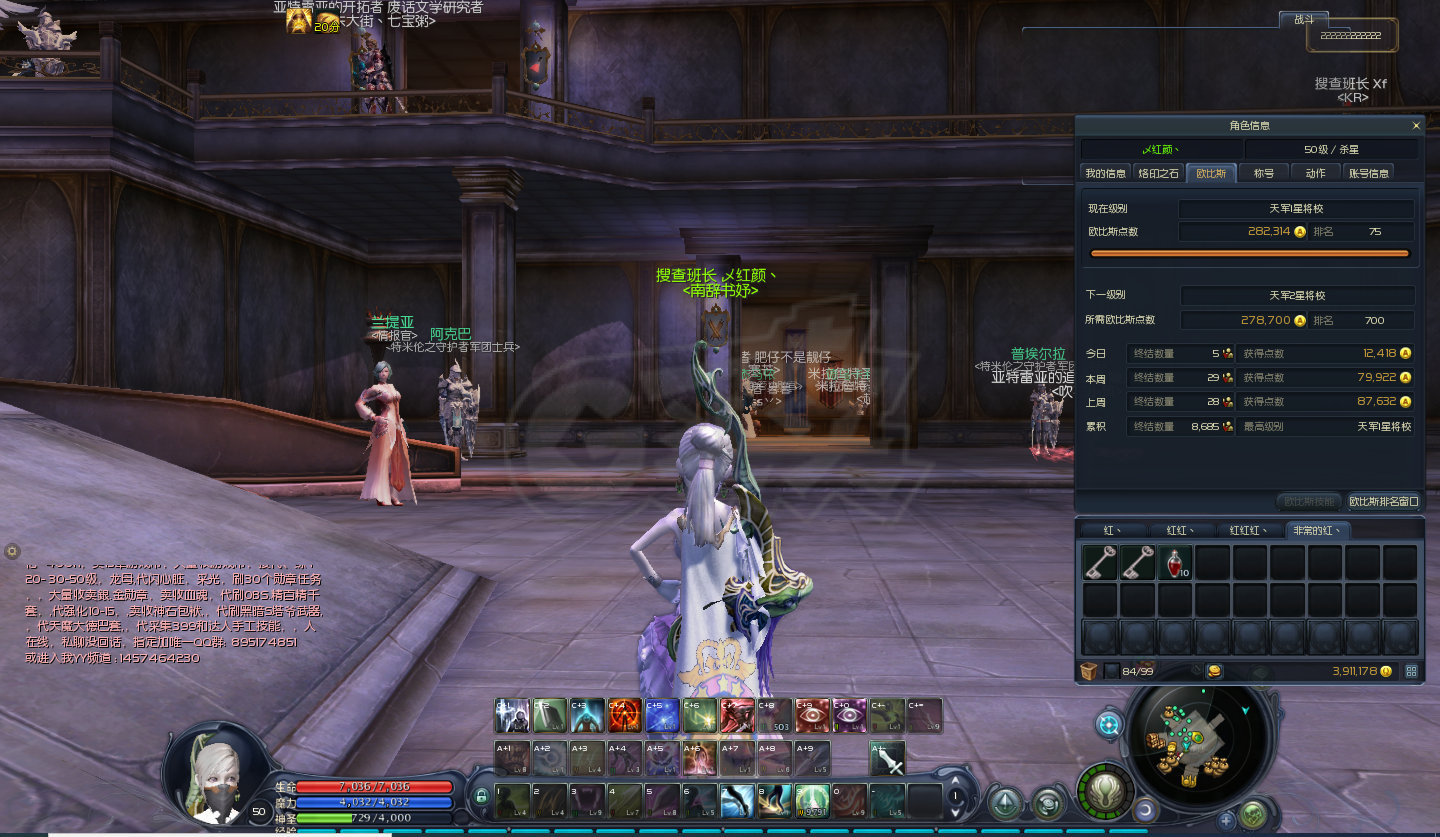The height and width of the screenshot is (837, 1440).
Task: Switch to the 我的信息 tab
Action: tap(1106, 173)
